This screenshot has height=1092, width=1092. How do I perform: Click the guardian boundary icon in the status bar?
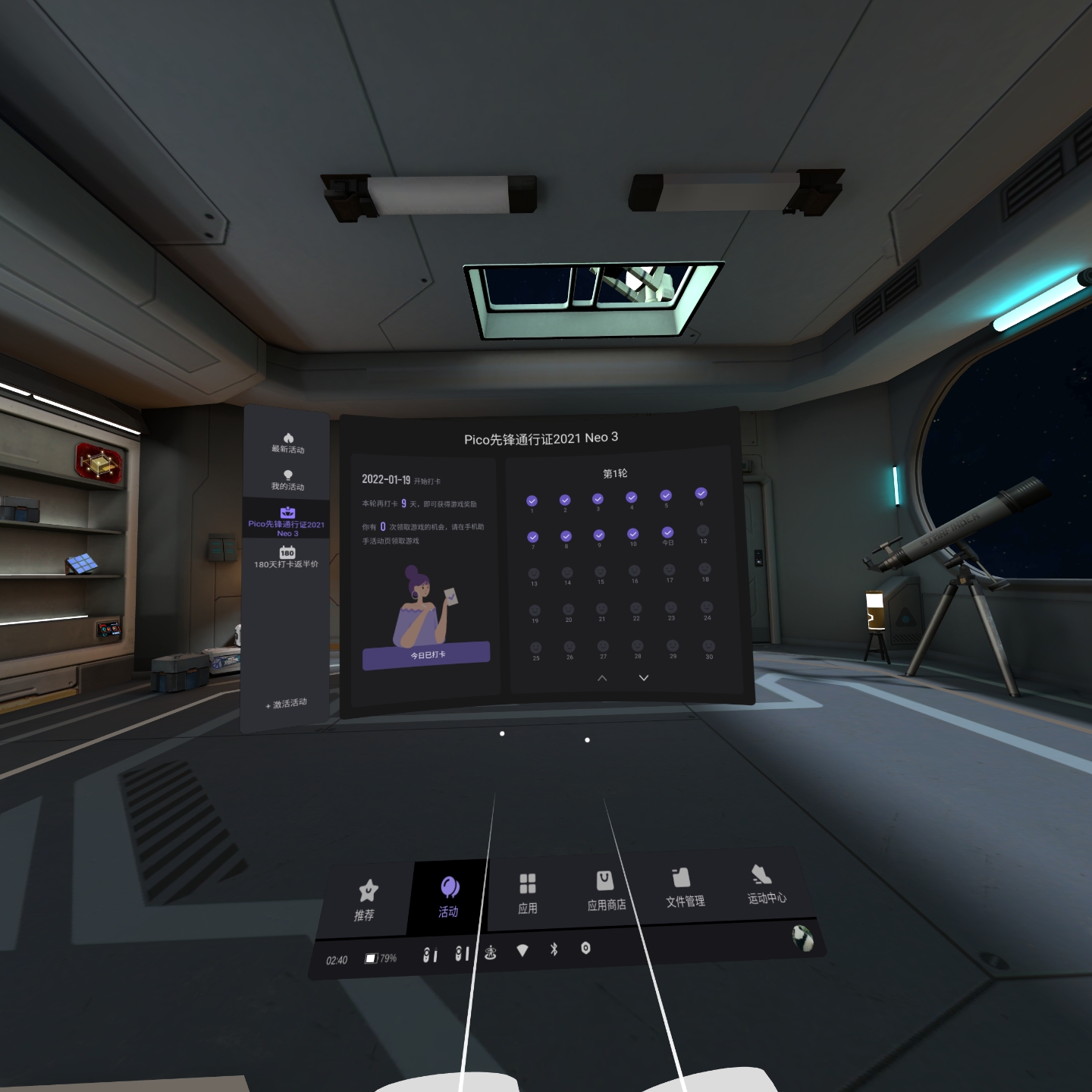(x=491, y=949)
